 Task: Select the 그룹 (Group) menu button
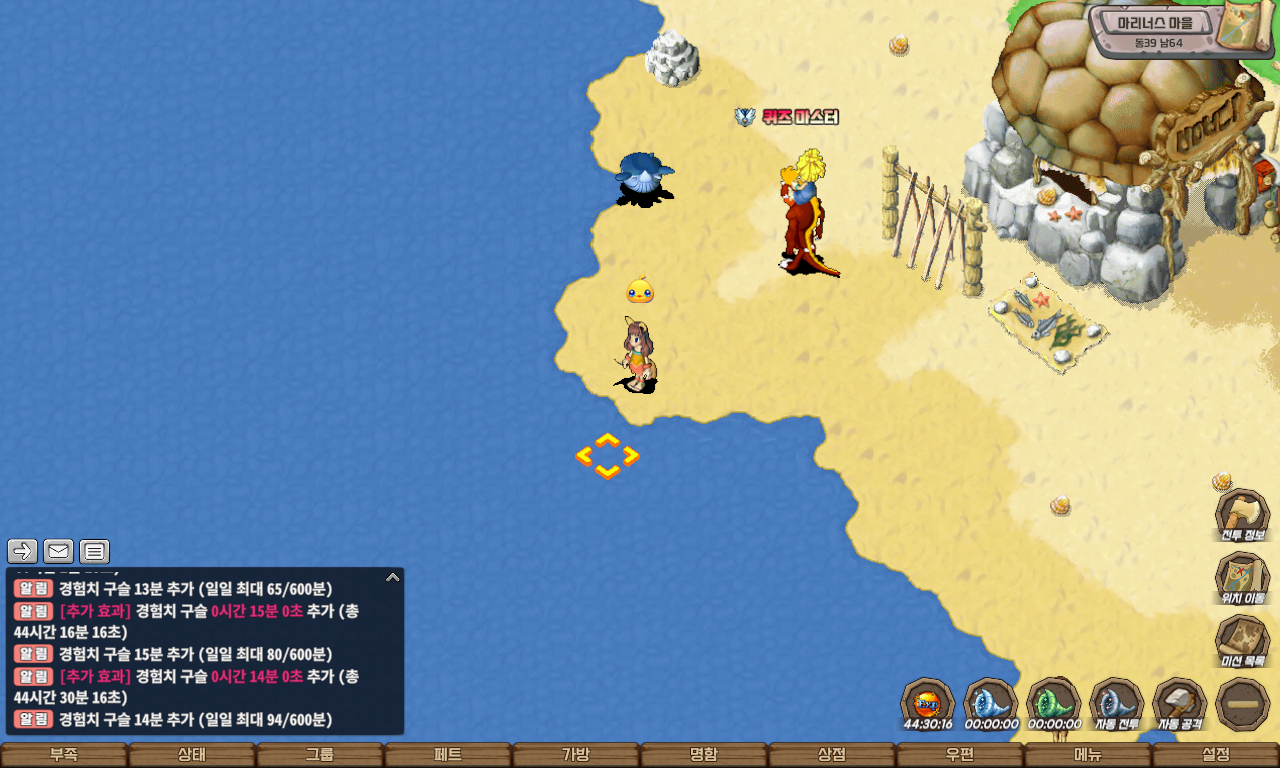(x=320, y=755)
